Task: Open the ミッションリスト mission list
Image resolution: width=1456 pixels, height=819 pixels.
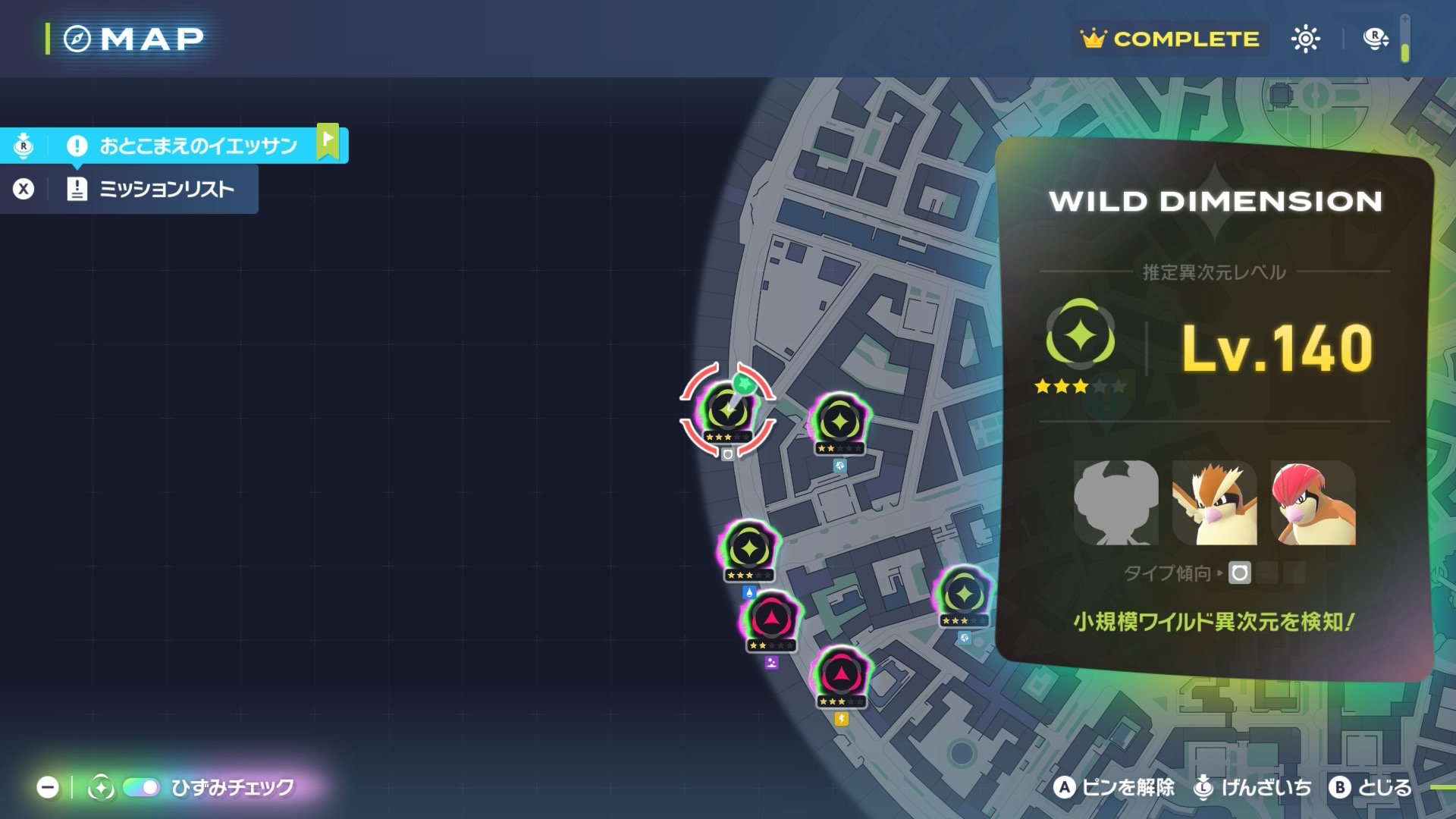Action: (166, 189)
